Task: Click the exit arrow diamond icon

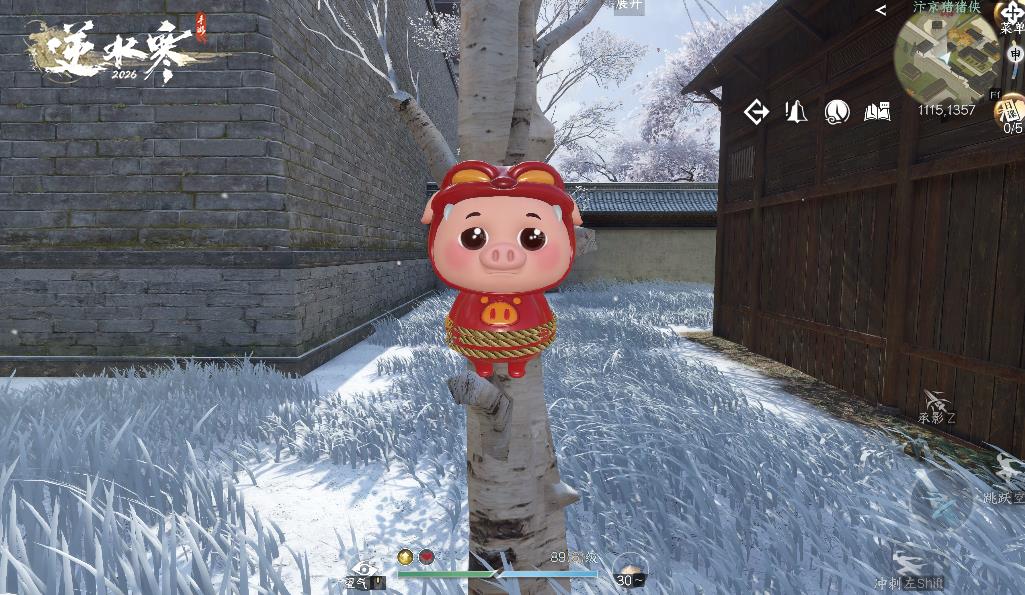Action: click(757, 112)
